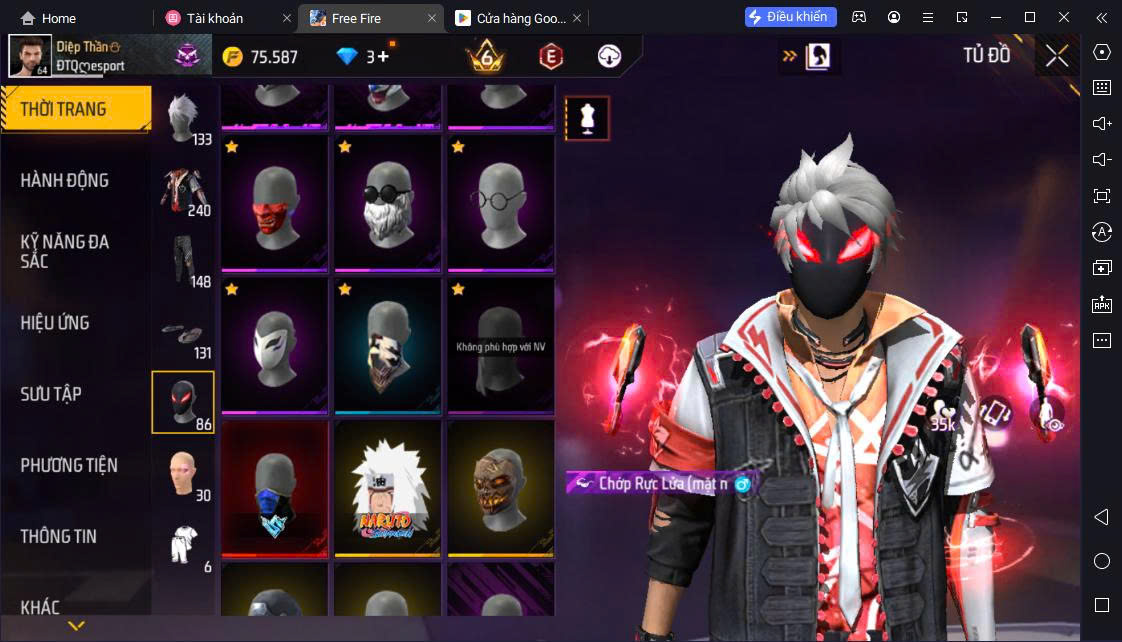
Task: Add diamonds with the plus button
Action: pyautogui.click(x=383, y=57)
